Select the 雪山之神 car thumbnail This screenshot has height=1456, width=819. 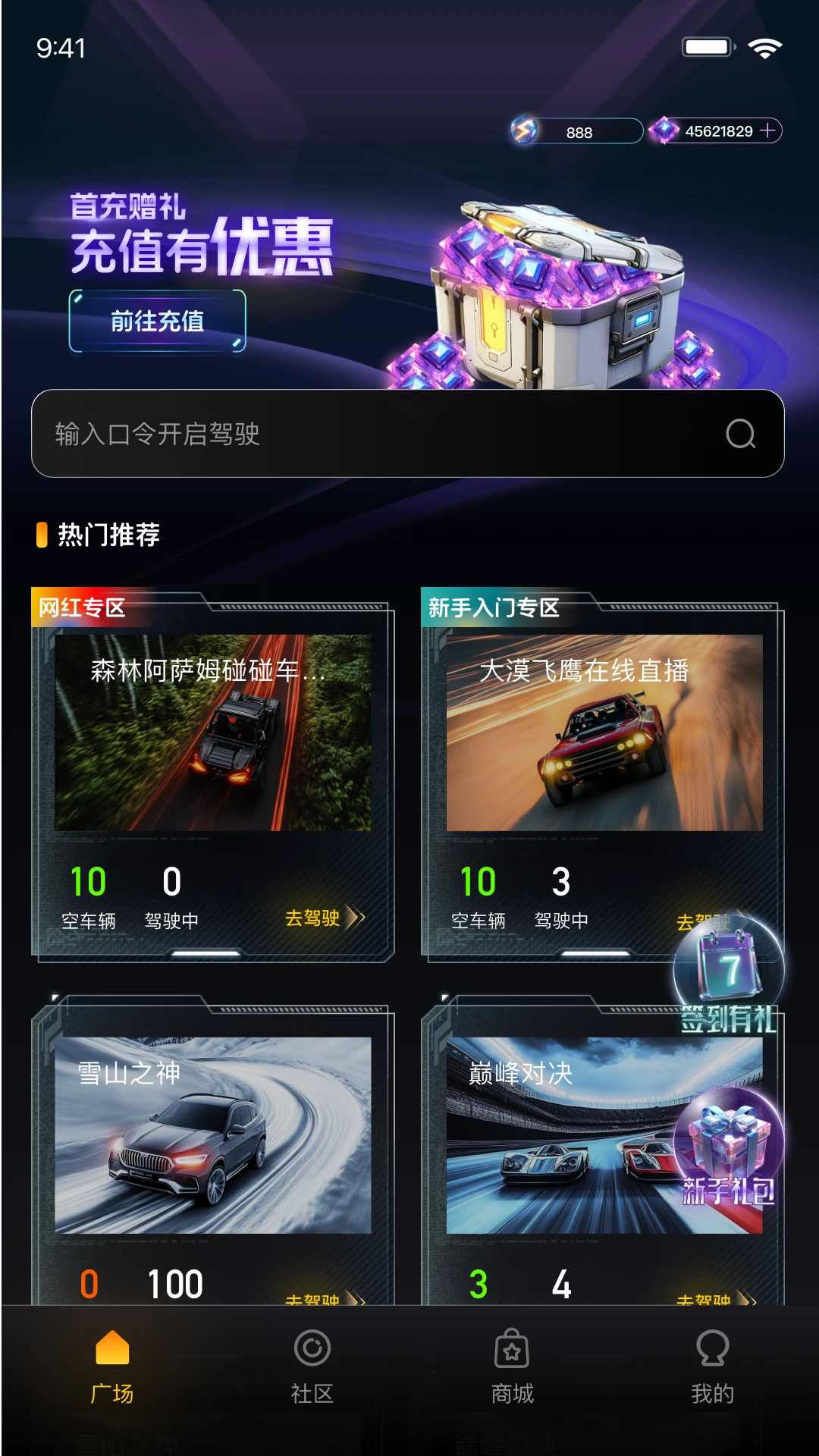[213, 1135]
